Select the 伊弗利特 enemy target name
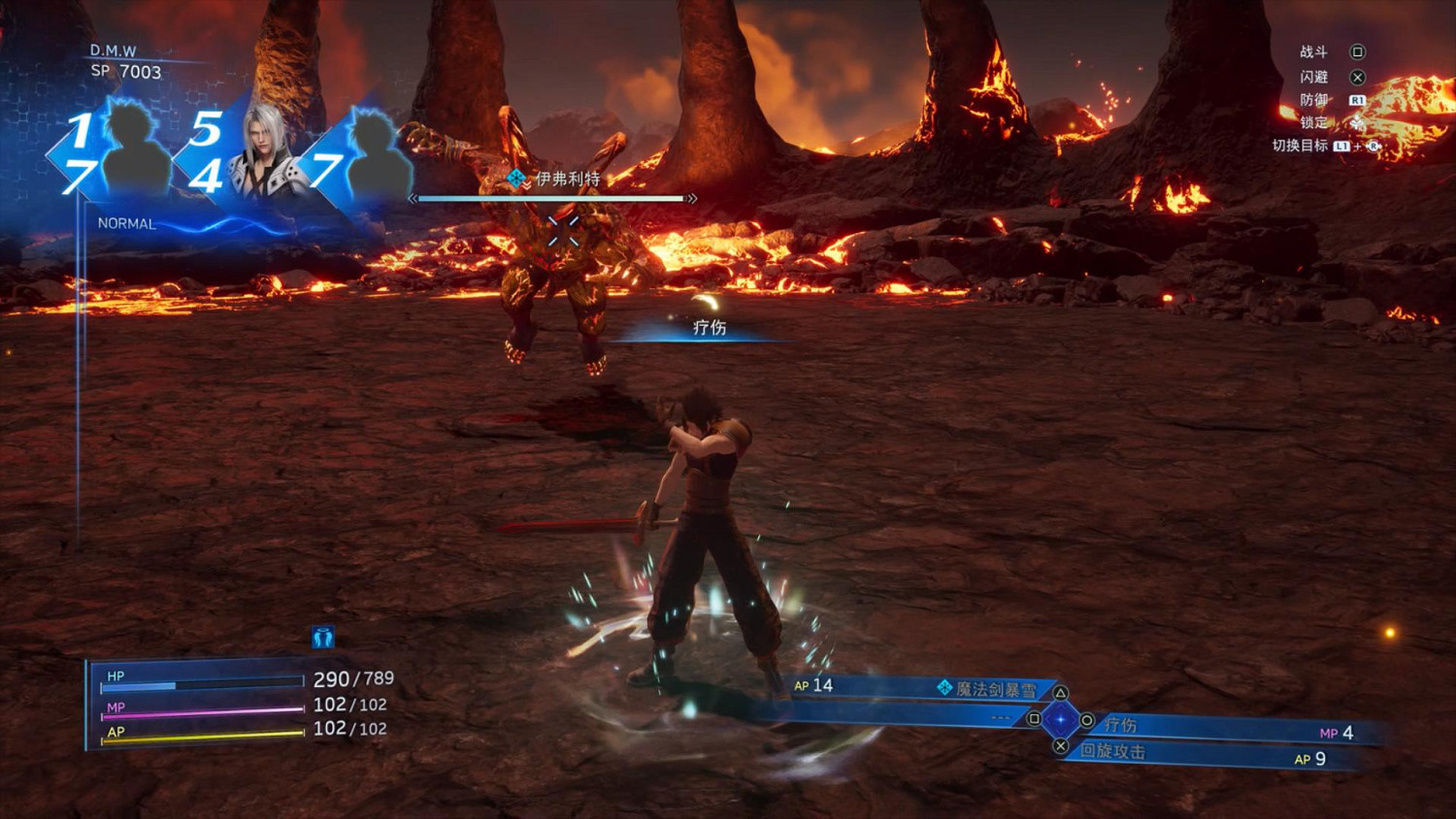This screenshot has width=1456, height=819. (x=567, y=179)
